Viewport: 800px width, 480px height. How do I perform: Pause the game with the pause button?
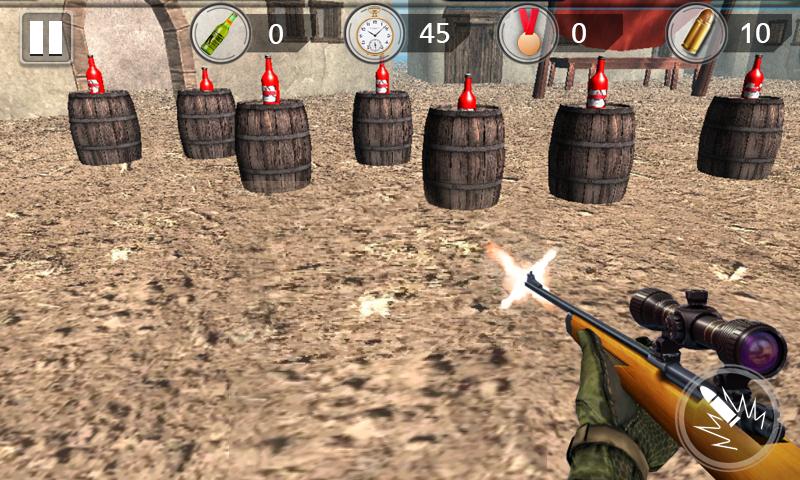pos(45,37)
